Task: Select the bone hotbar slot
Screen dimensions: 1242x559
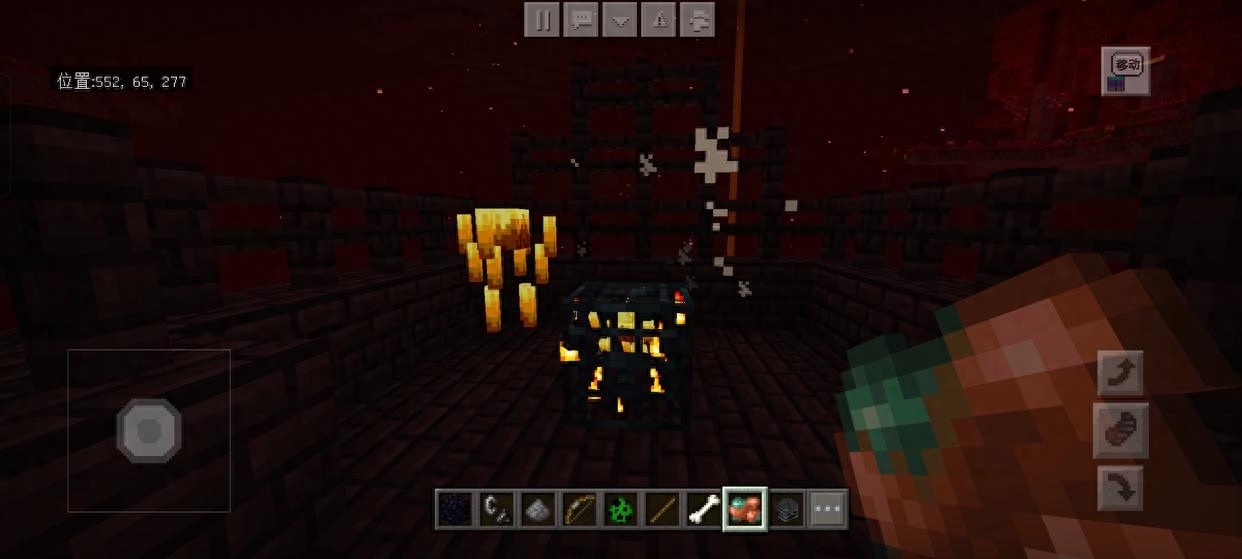Action: click(704, 510)
